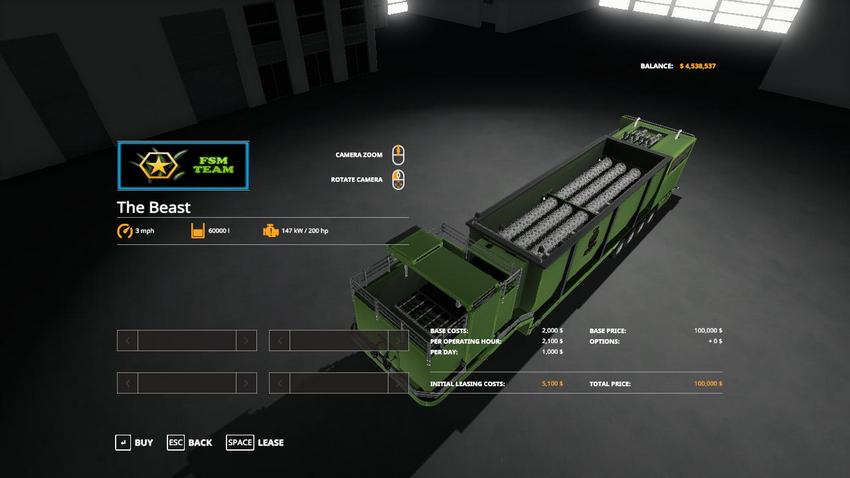Go back from the shop screen
The image size is (850, 478).
189,442
